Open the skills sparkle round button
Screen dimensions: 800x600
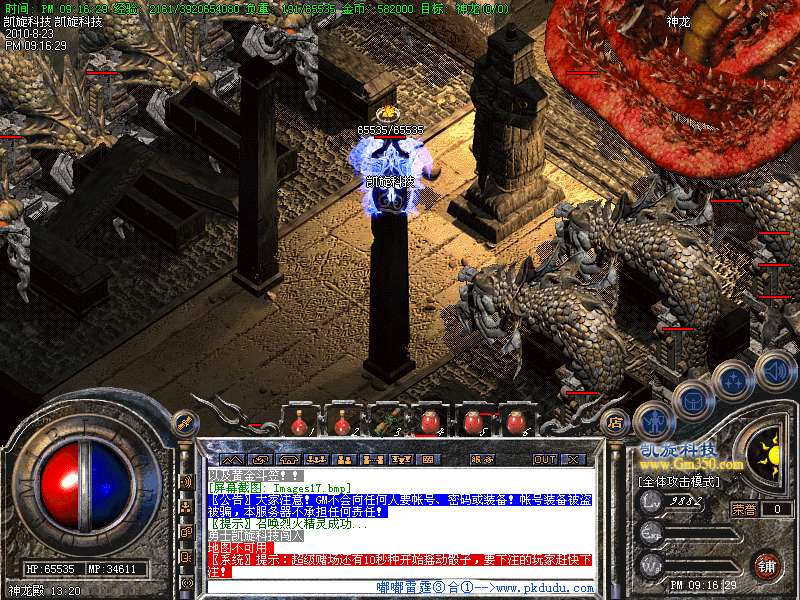733,380
